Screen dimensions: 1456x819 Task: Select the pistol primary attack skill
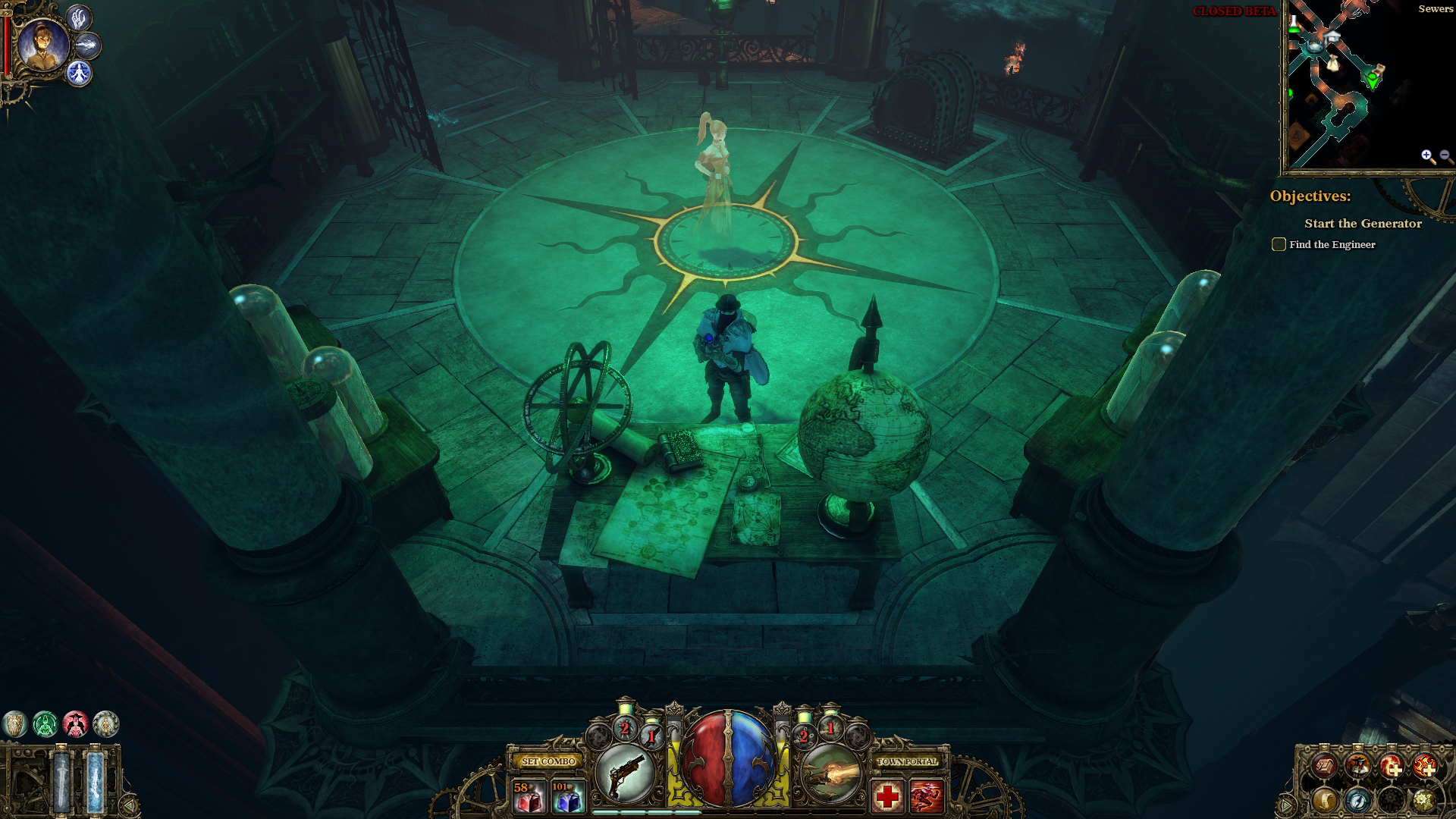[x=625, y=773]
